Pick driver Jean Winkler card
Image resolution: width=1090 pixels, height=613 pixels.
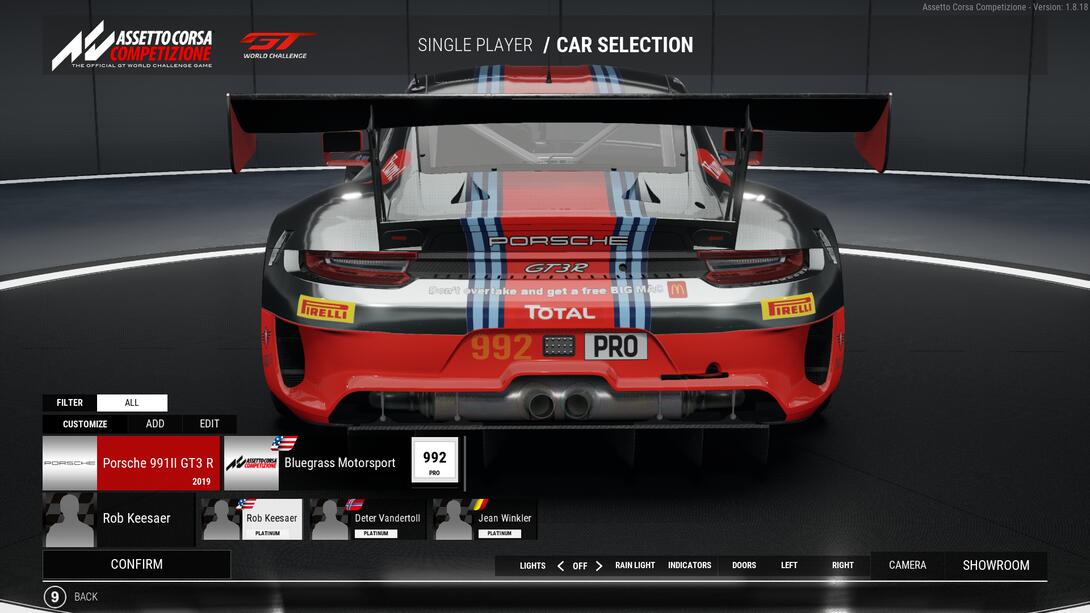[485, 520]
